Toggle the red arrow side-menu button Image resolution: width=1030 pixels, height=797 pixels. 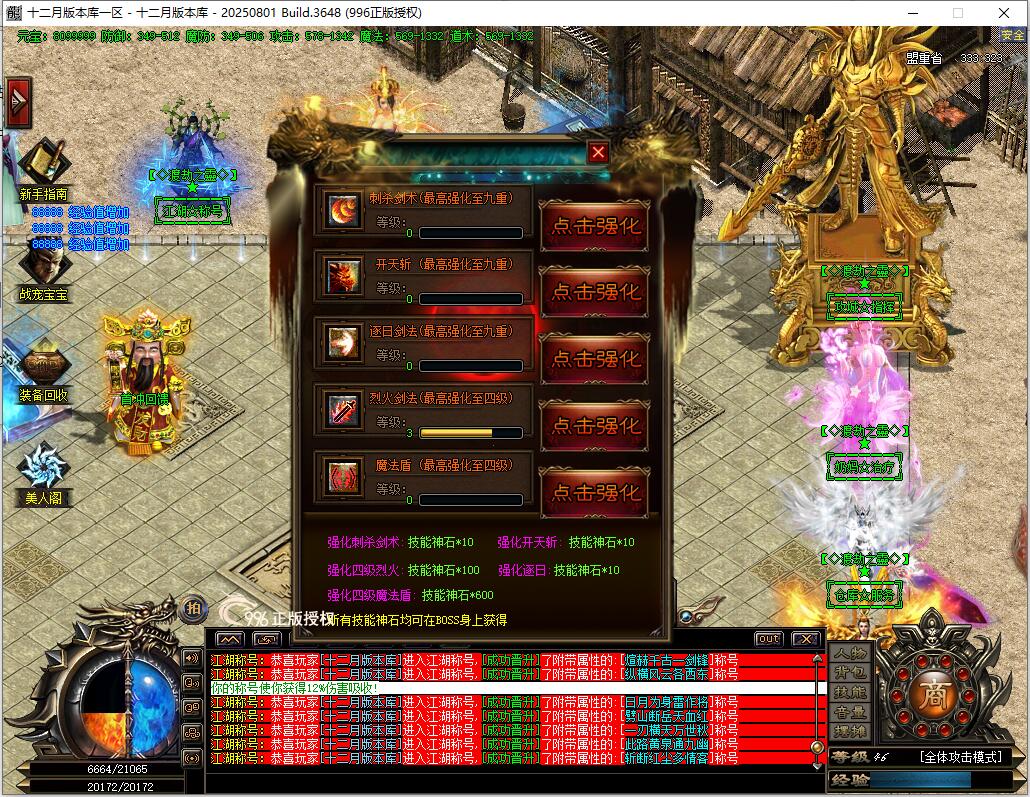click(18, 102)
